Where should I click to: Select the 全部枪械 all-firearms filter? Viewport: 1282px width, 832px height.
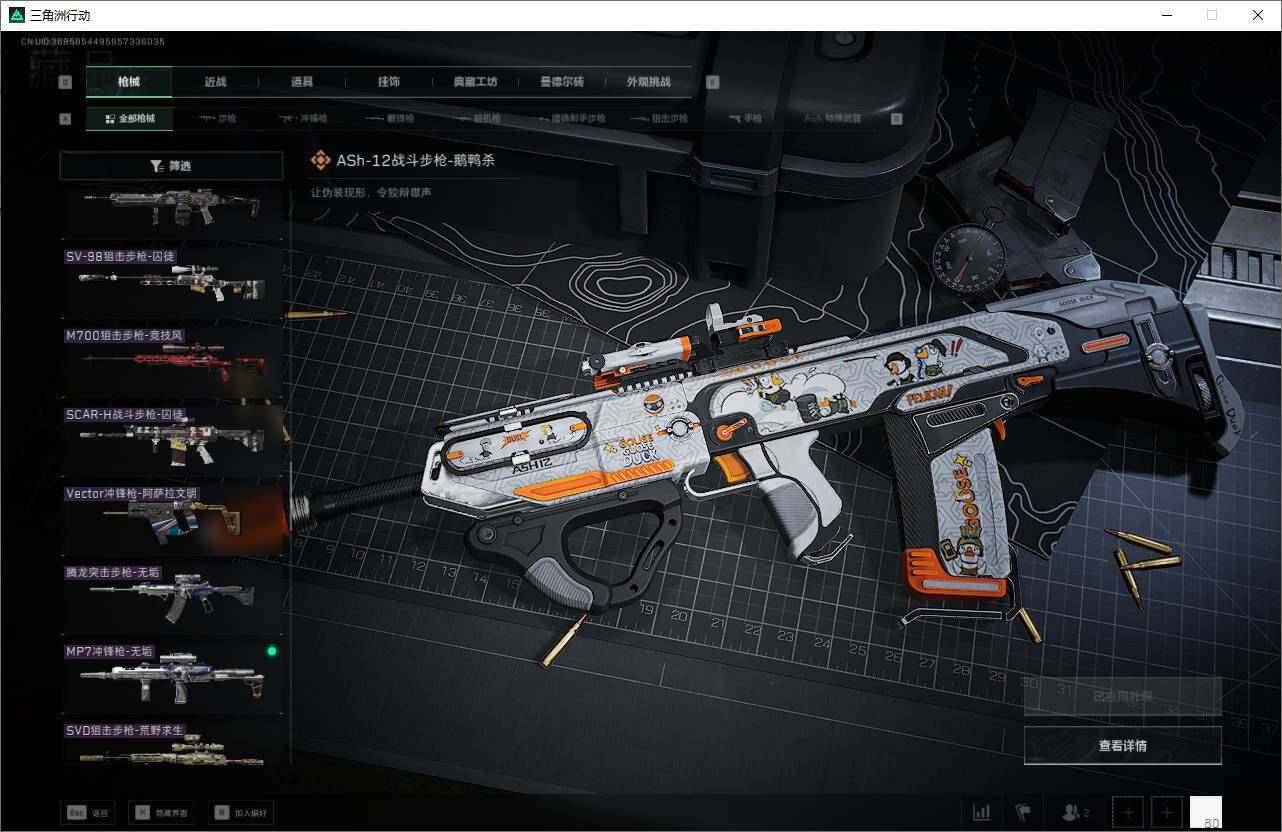click(130, 119)
